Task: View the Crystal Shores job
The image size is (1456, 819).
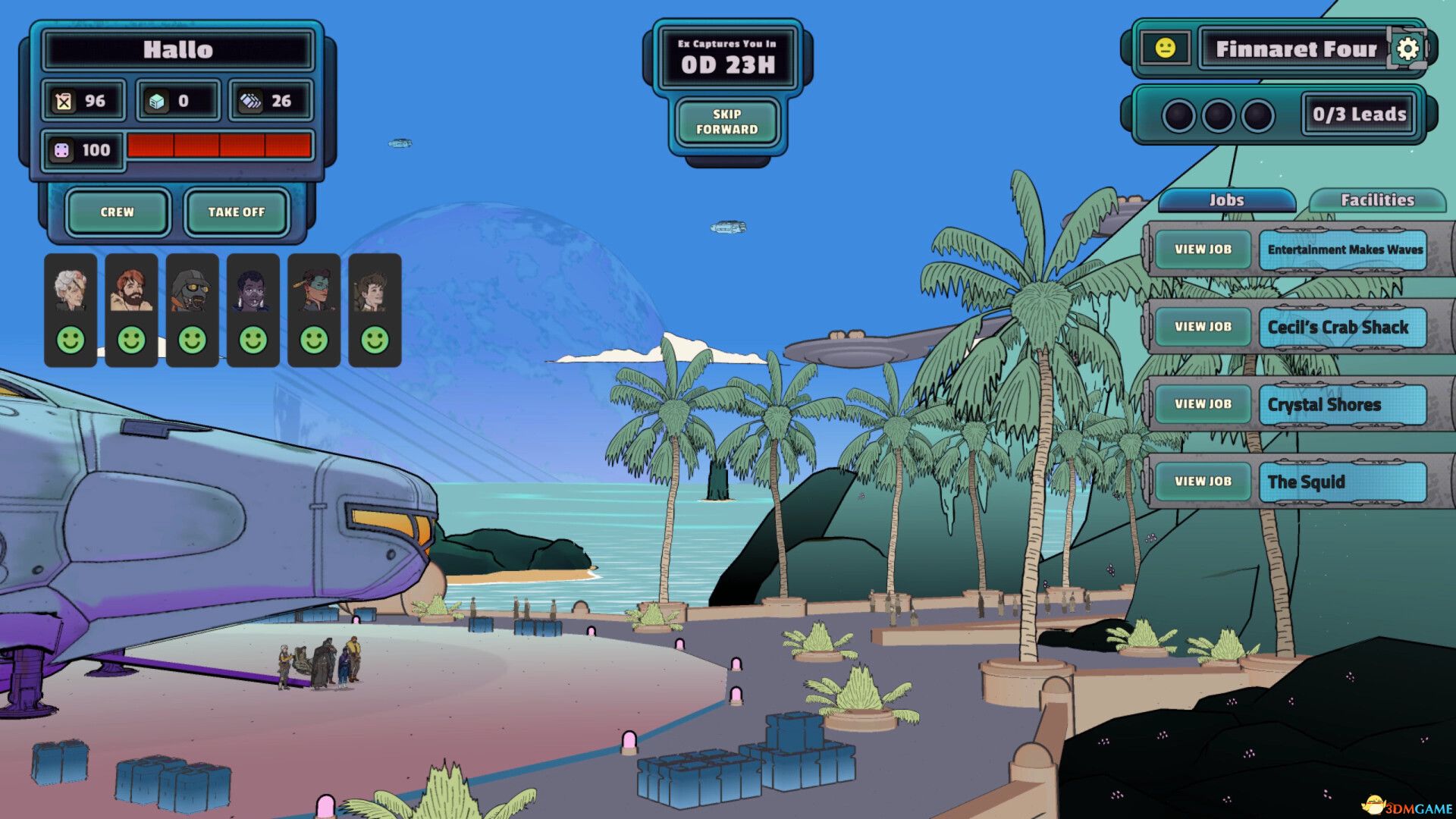Action: click(1203, 404)
